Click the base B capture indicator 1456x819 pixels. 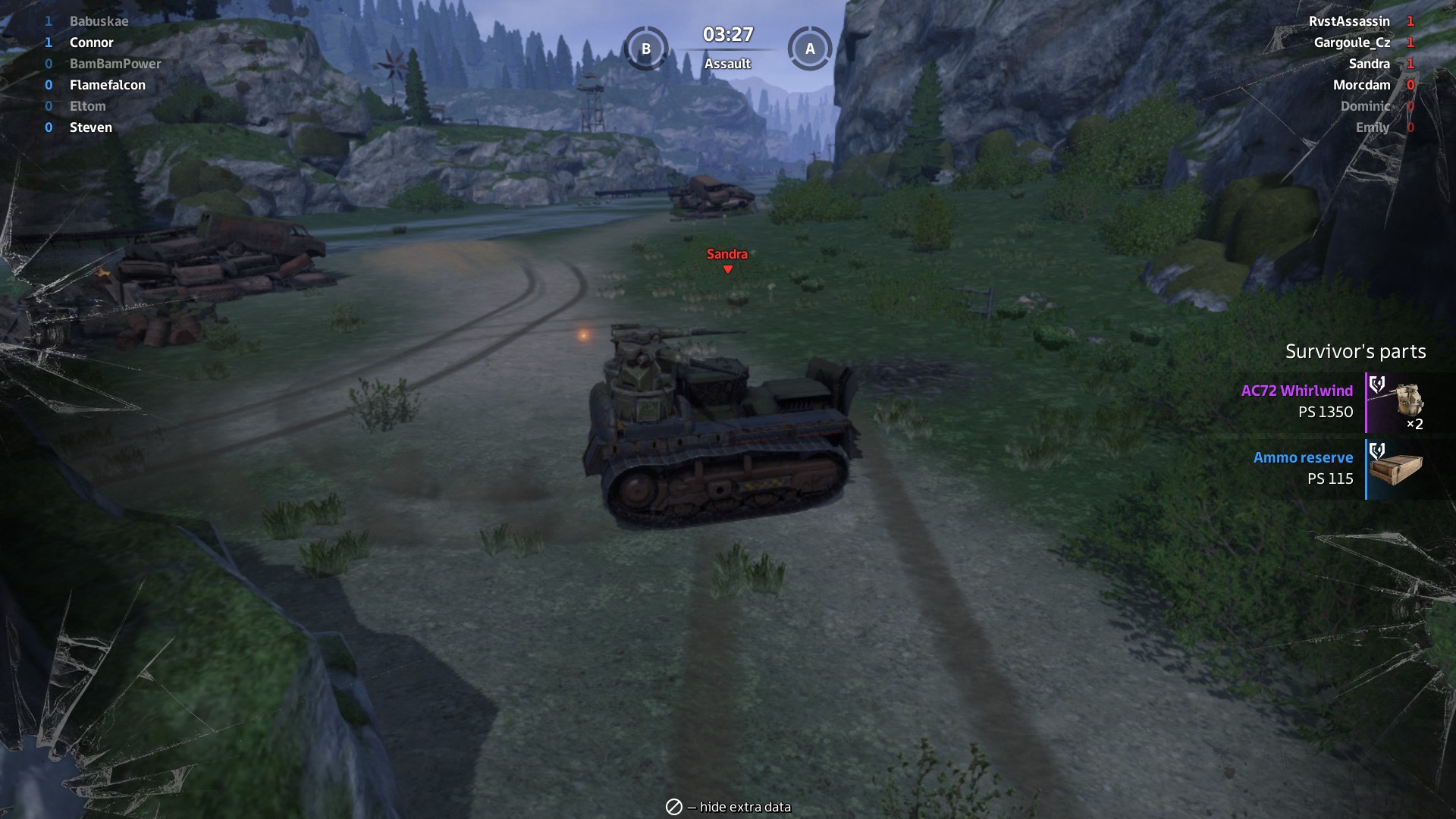(646, 49)
